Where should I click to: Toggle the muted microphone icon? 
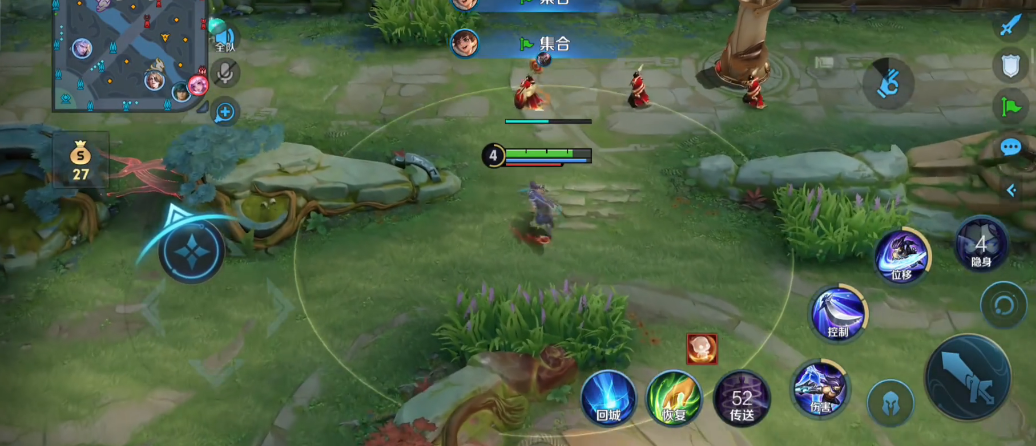coord(226,73)
